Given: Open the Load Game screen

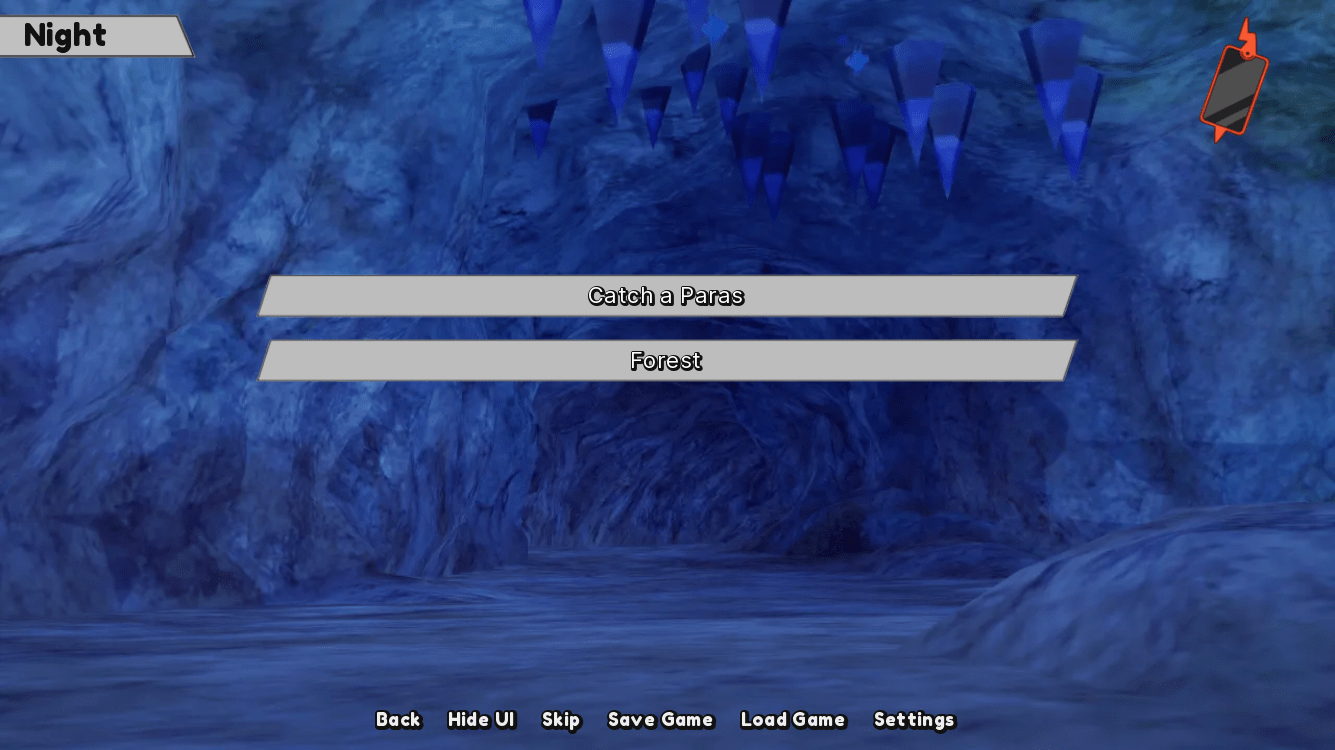Looking at the screenshot, I should point(792,720).
